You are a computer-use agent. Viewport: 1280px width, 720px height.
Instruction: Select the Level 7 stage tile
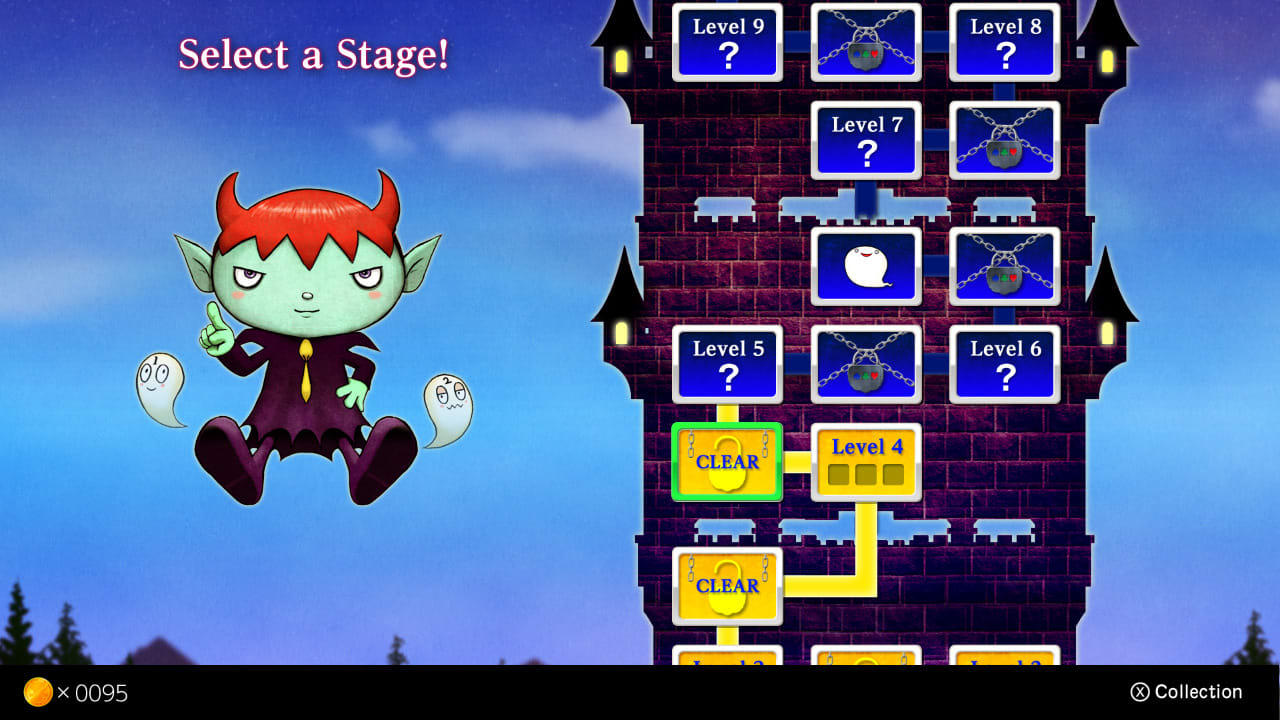tap(866, 139)
